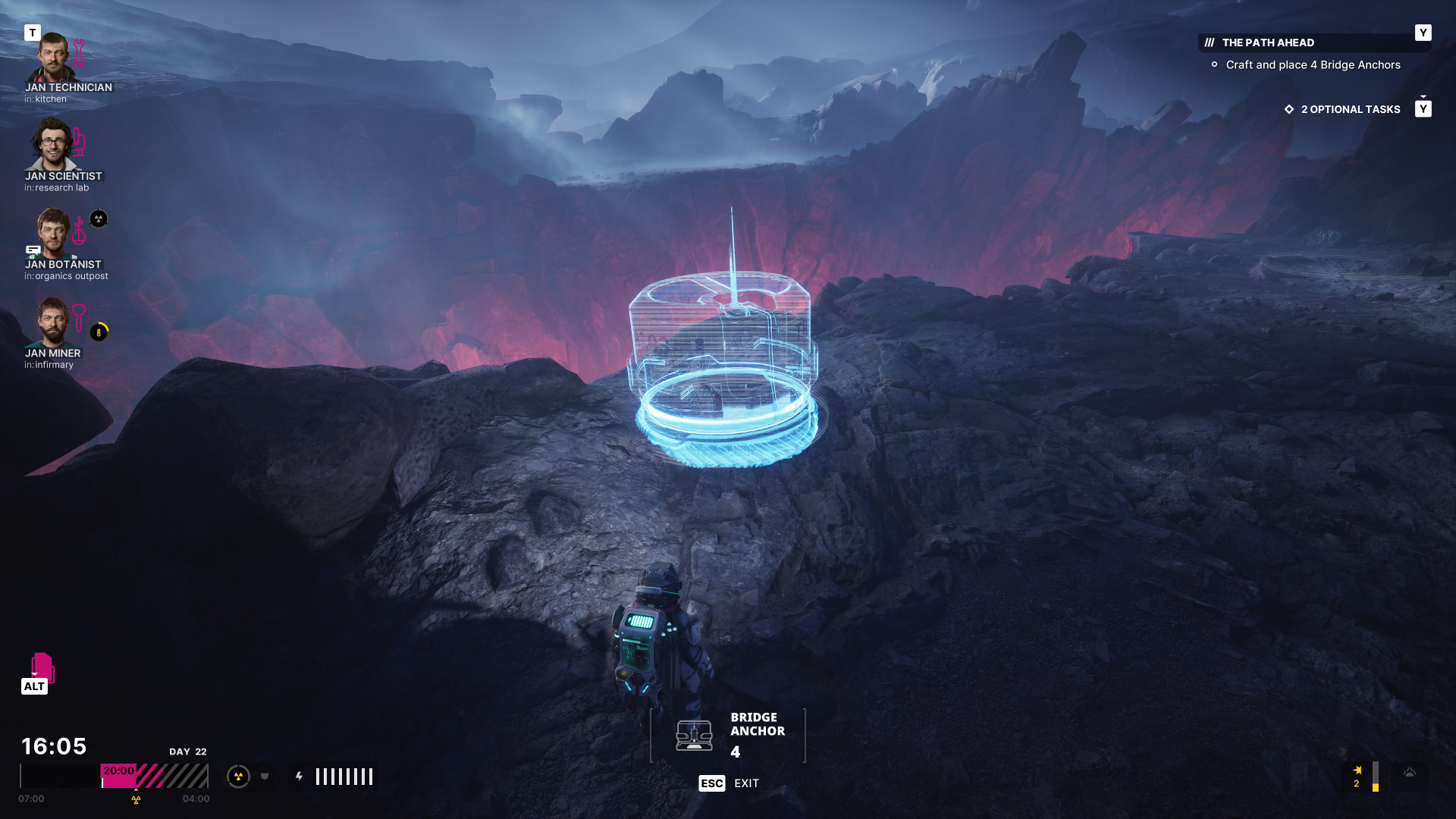Screen dimensions: 1456x819
Task: Select Jan Technician's portrait
Action: pos(52,58)
